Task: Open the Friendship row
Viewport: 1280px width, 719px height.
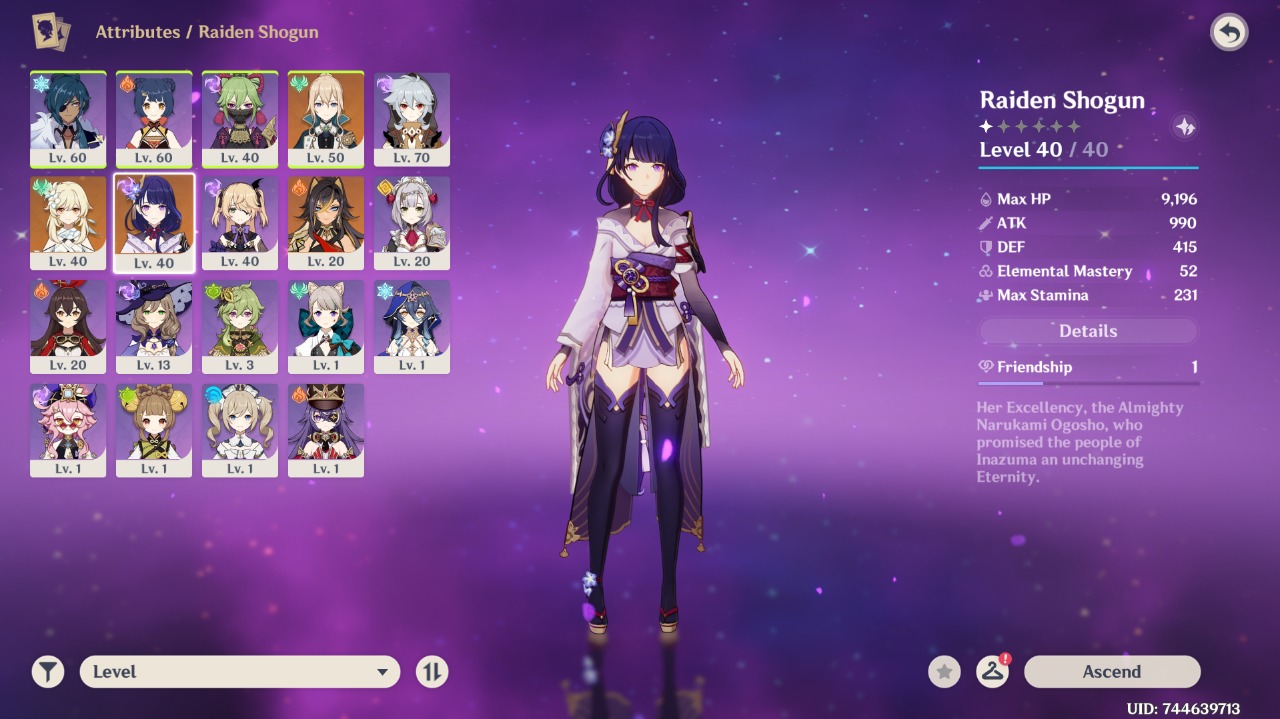Action: [x=1088, y=367]
